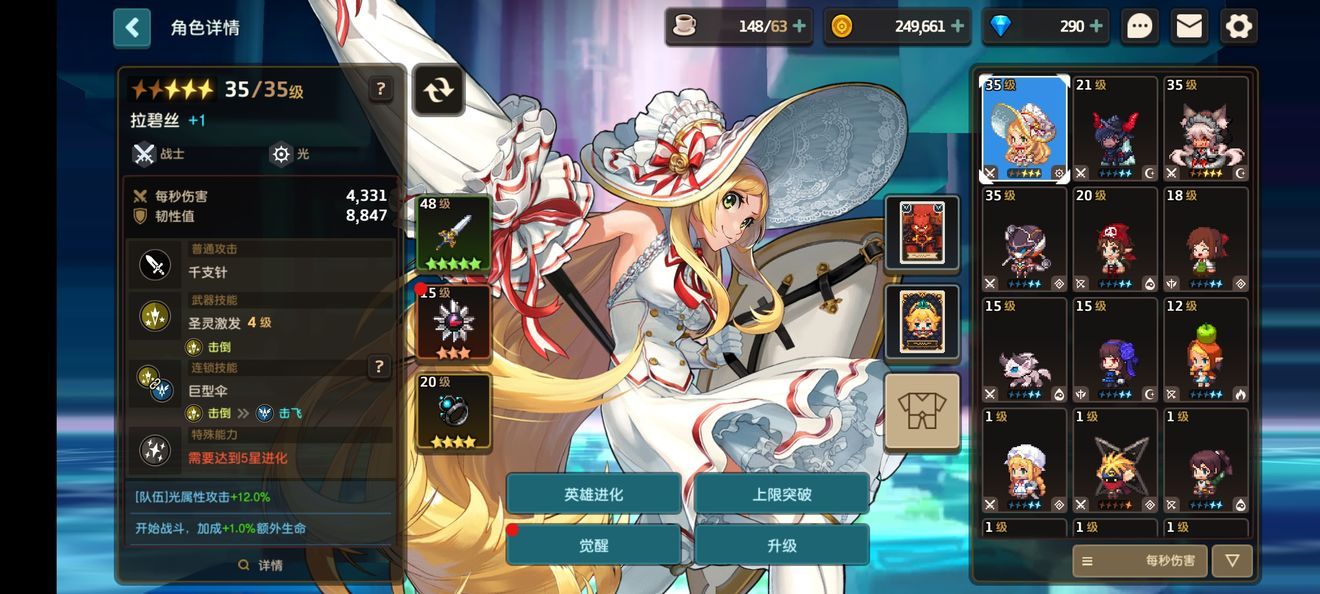Open the 详情 details view
1320x594 pixels.
click(261, 565)
